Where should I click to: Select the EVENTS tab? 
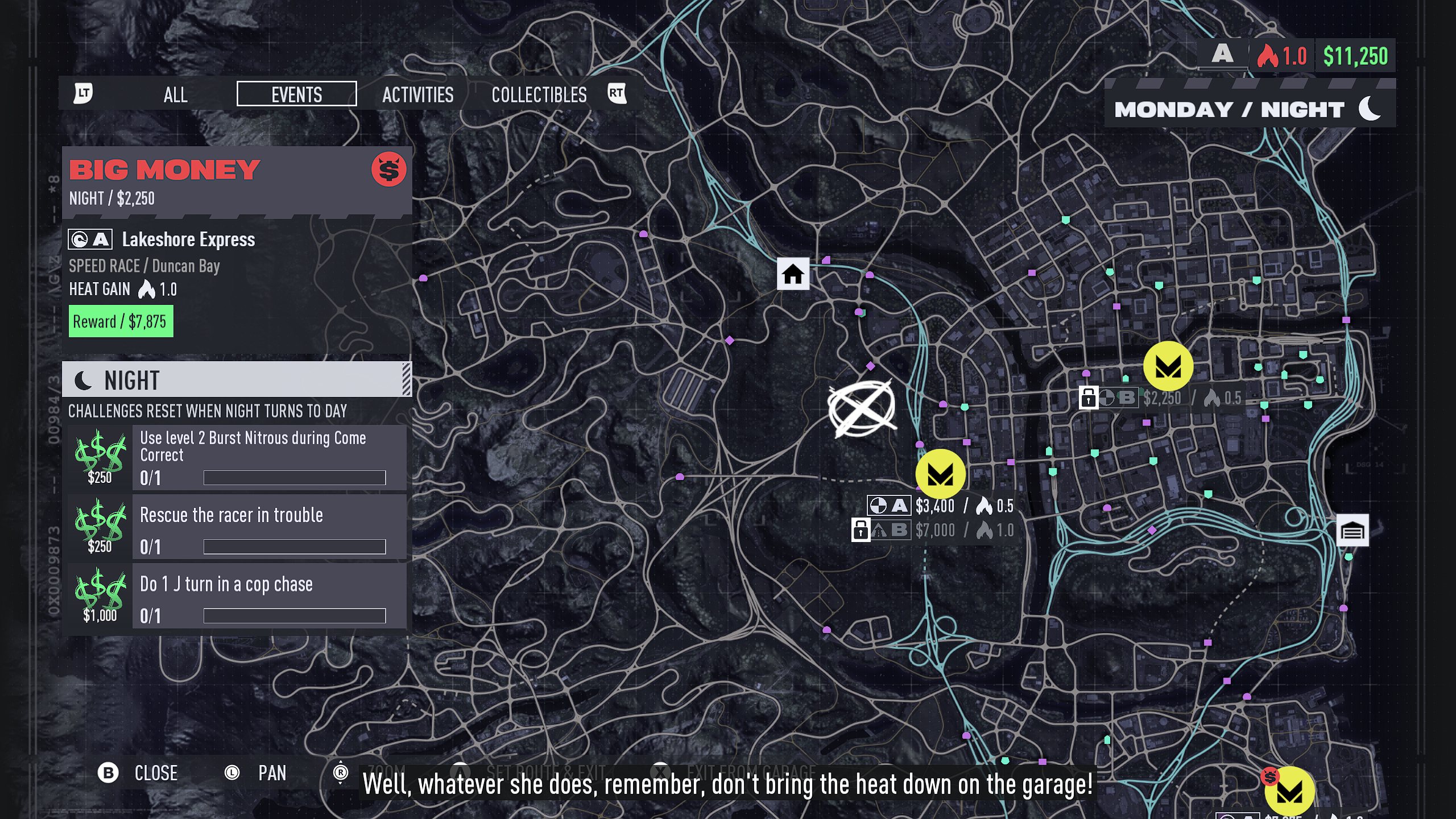coord(296,94)
